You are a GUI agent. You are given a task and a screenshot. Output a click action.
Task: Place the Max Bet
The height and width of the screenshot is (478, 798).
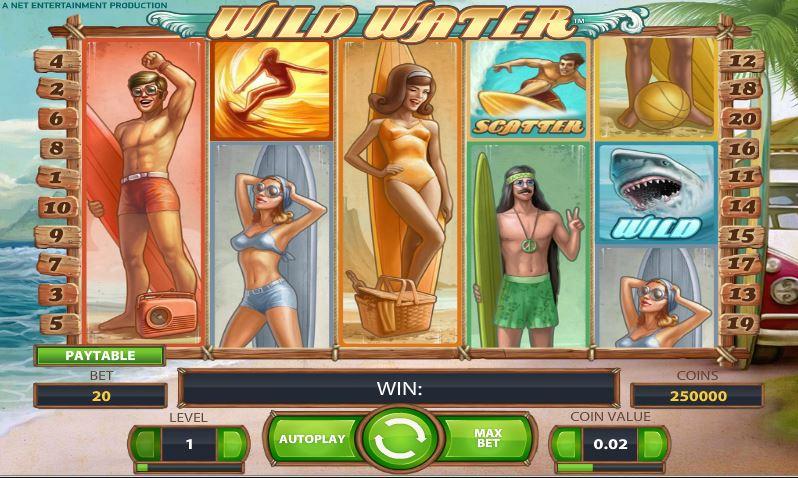(x=488, y=439)
